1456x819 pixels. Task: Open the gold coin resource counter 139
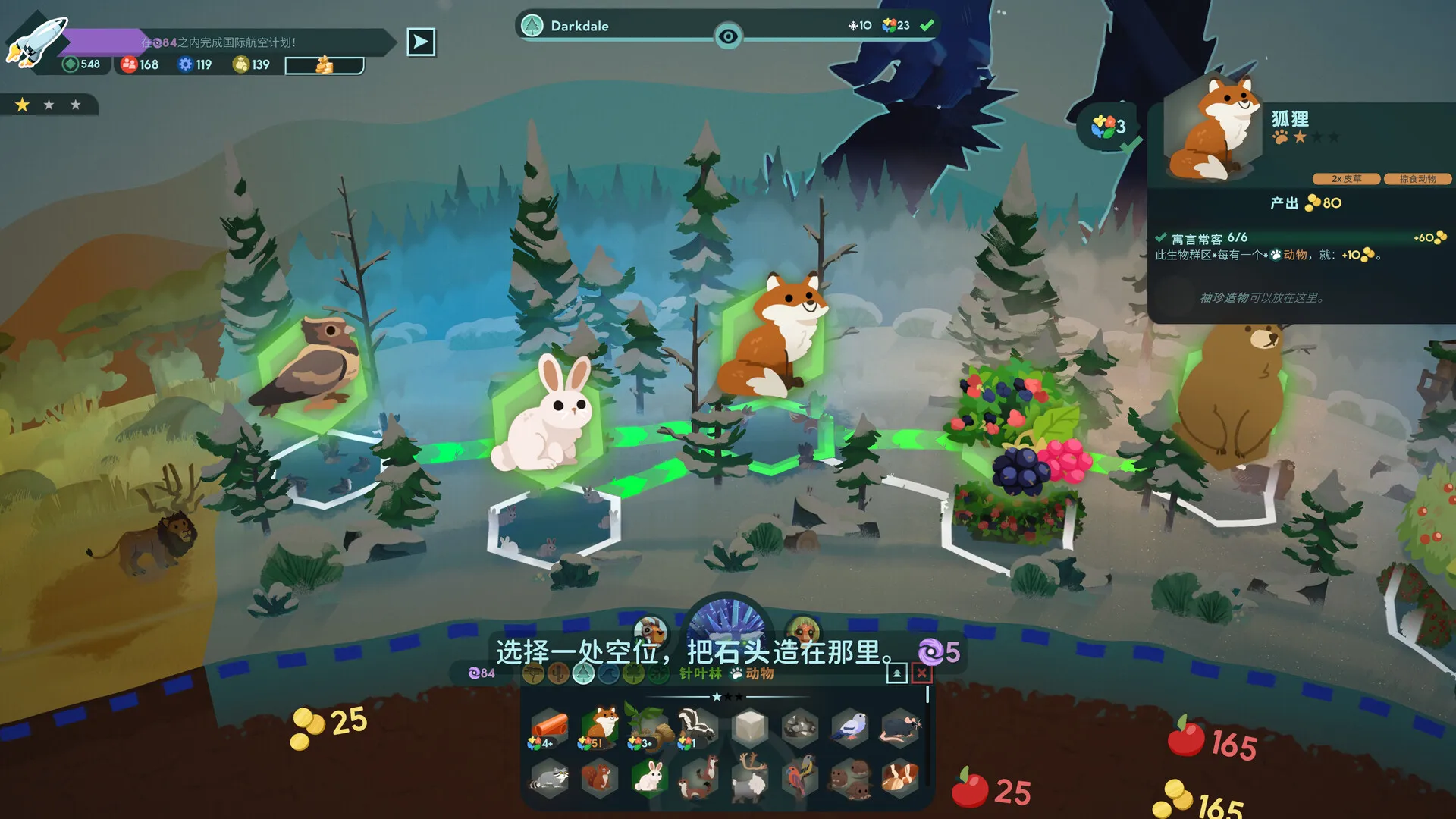coord(247,65)
